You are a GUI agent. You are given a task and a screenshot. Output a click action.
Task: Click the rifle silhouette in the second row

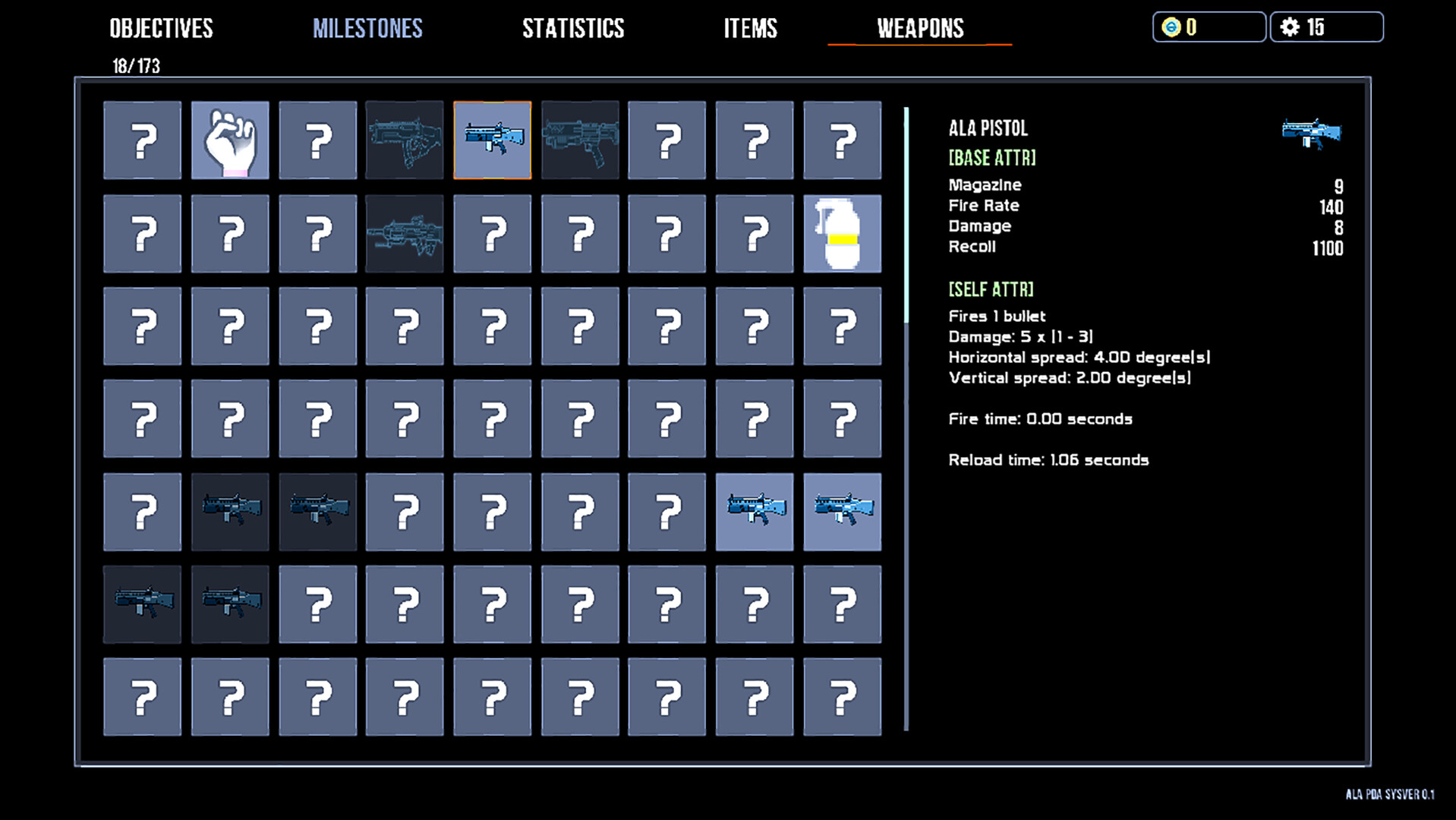405,233
